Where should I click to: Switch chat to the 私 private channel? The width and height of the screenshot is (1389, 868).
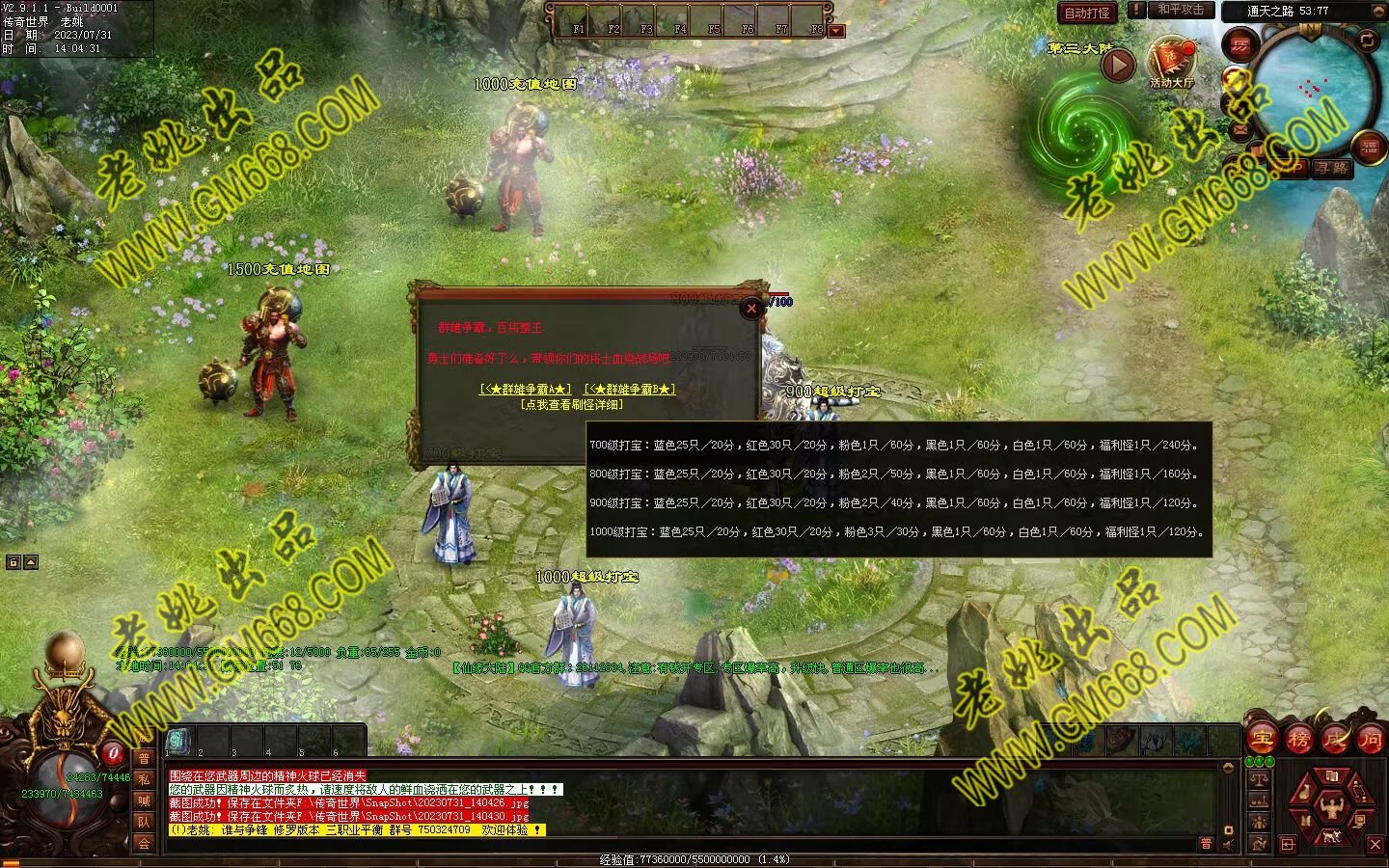click(x=144, y=779)
